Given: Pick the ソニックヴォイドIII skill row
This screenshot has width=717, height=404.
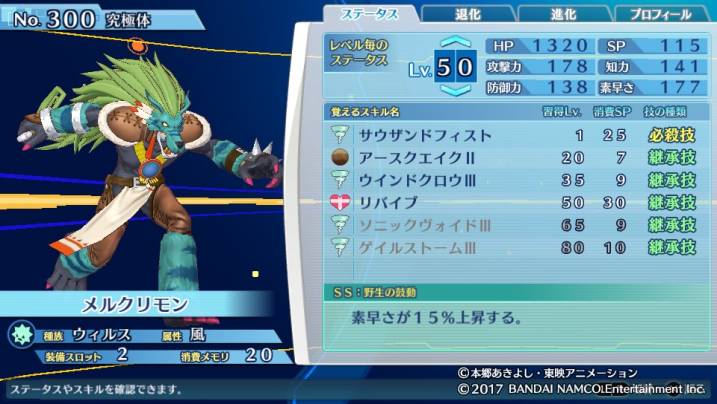Looking at the screenshot, I should pos(512,225).
